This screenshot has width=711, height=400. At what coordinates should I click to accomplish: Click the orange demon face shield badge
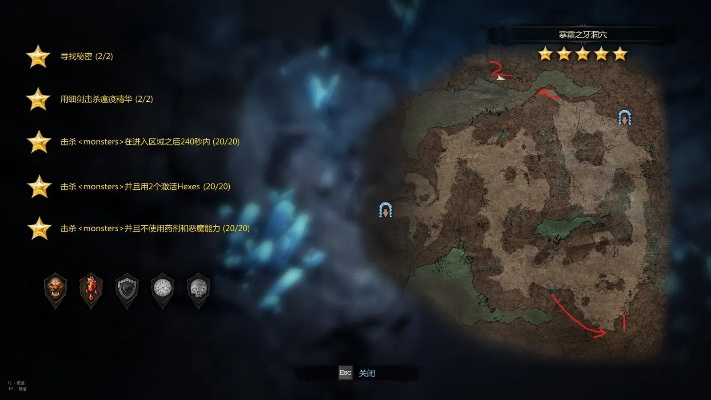click(55, 289)
